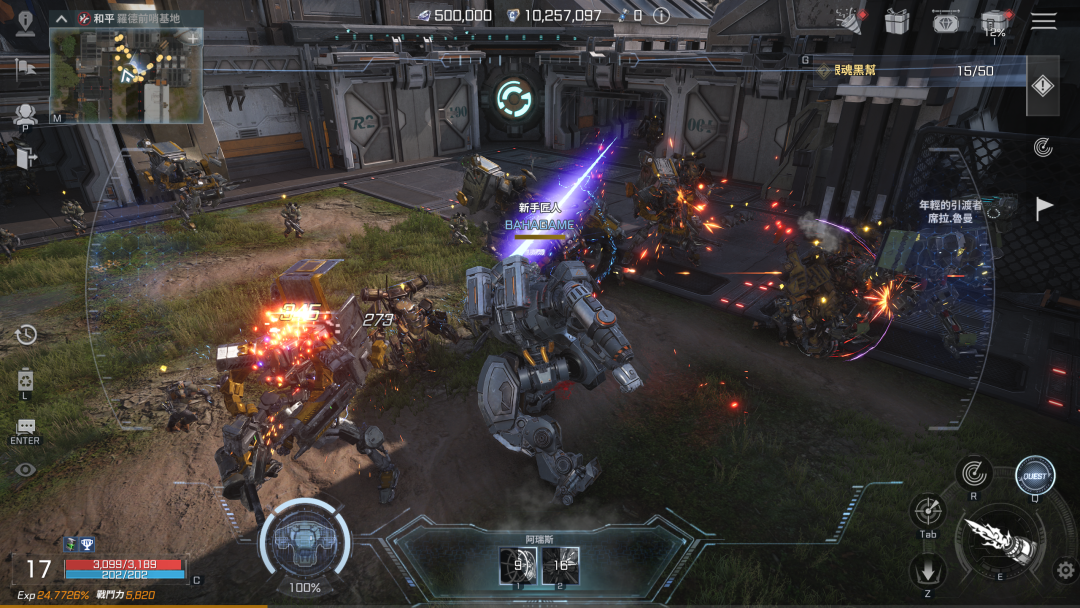1080x608 pixels.
Task: Open the diamond shop icon
Action: pyautogui.click(x=946, y=21)
